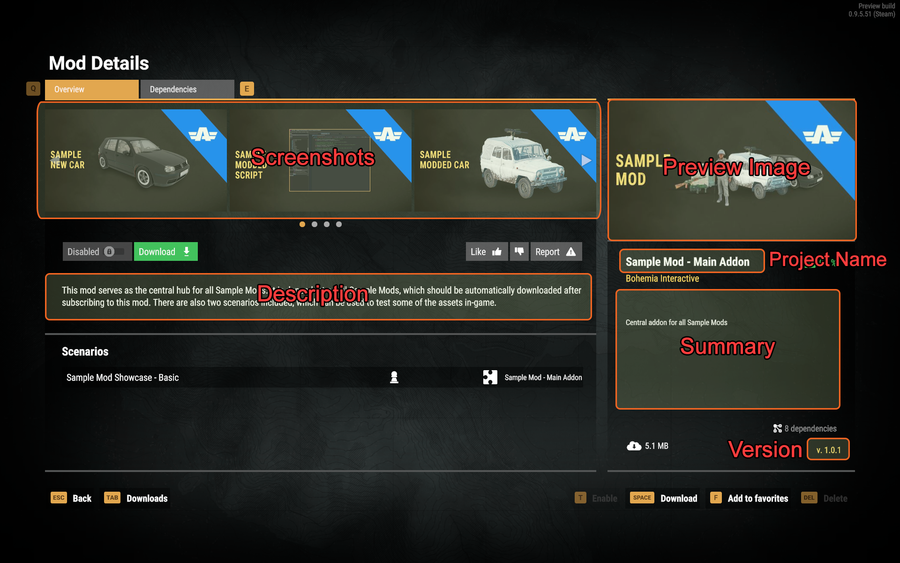The height and width of the screenshot is (563, 900).
Task: Select the Sample Modded Car screenshot
Action: [x=500, y=160]
